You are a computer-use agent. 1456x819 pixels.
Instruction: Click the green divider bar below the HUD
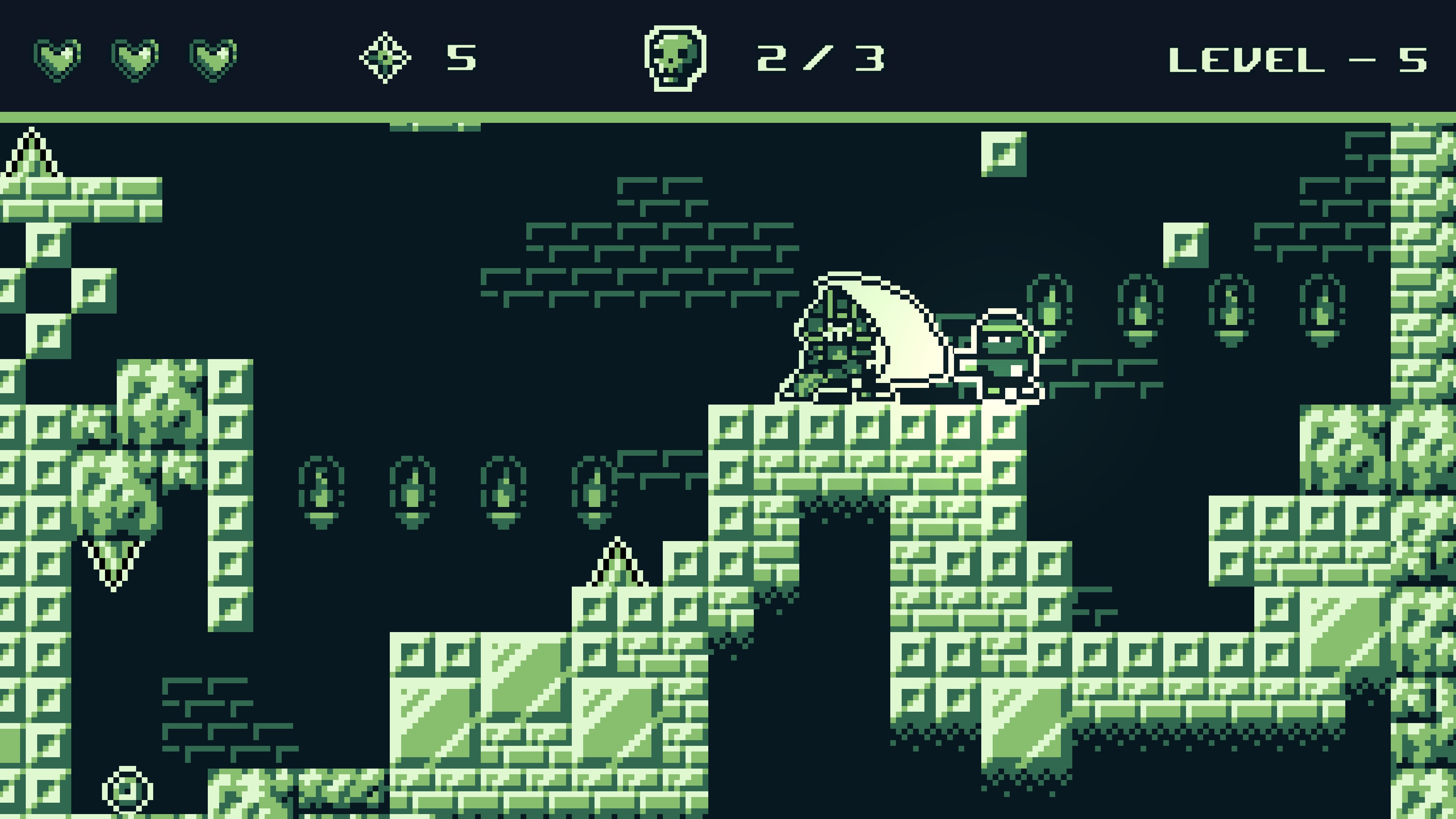[728, 116]
